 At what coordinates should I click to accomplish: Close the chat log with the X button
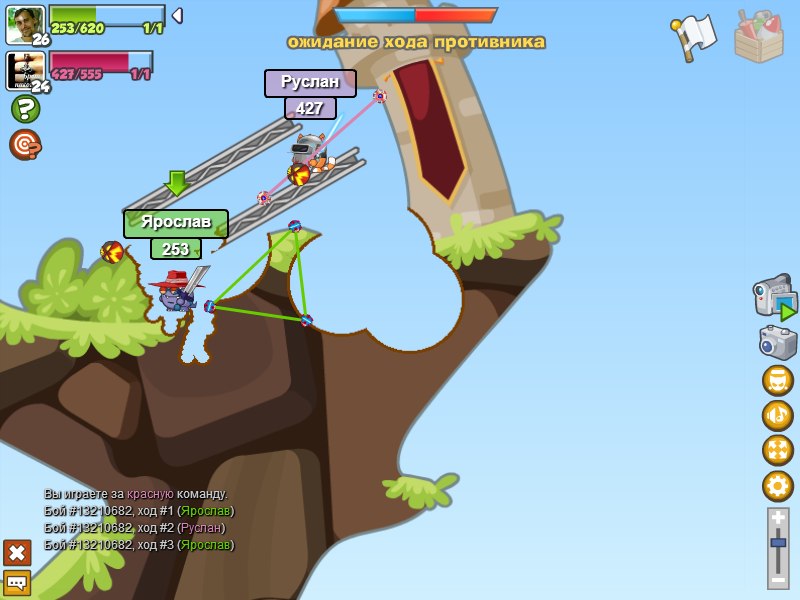(x=17, y=552)
